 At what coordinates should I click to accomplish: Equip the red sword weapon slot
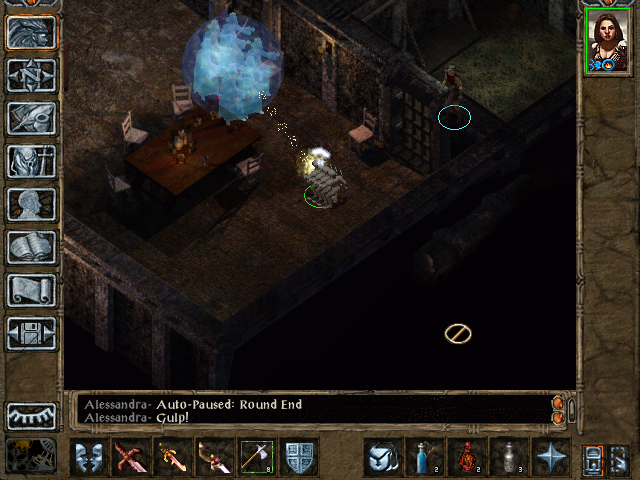click(x=132, y=457)
